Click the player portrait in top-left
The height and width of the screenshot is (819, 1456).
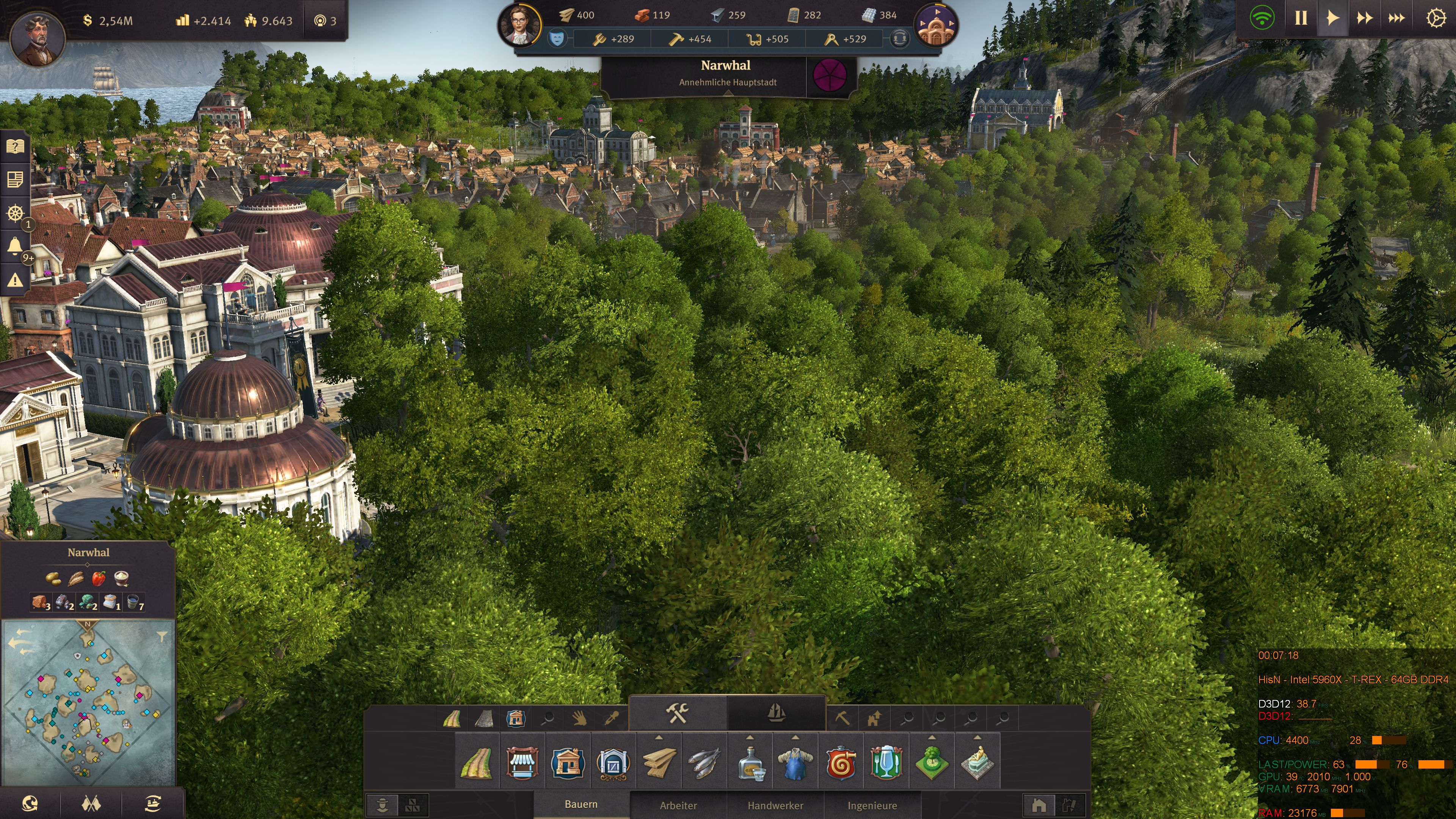(38, 38)
